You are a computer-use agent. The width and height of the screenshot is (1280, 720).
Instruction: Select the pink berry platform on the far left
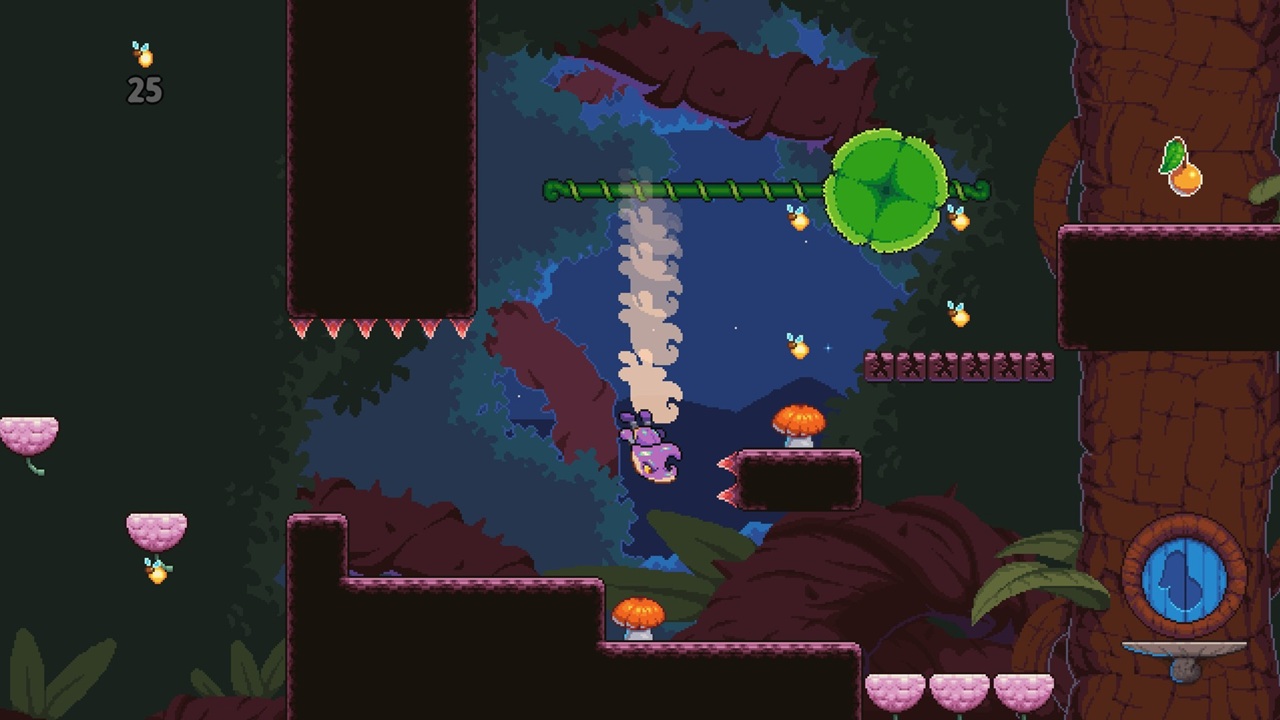(28, 432)
